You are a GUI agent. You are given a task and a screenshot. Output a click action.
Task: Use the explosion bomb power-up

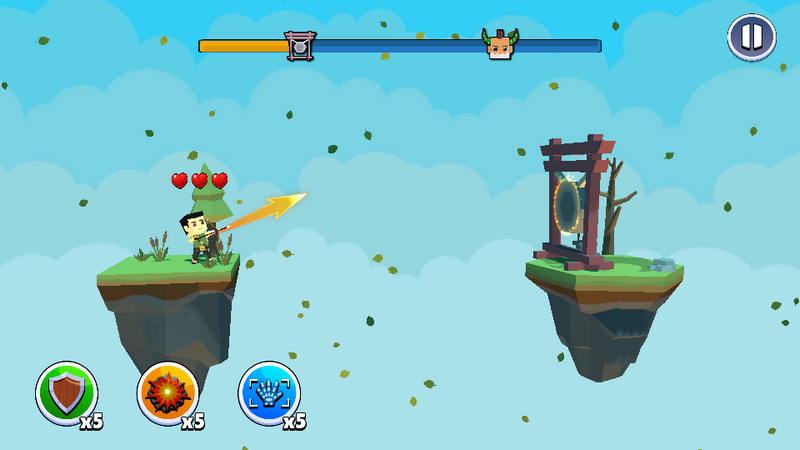[x=167, y=392]
